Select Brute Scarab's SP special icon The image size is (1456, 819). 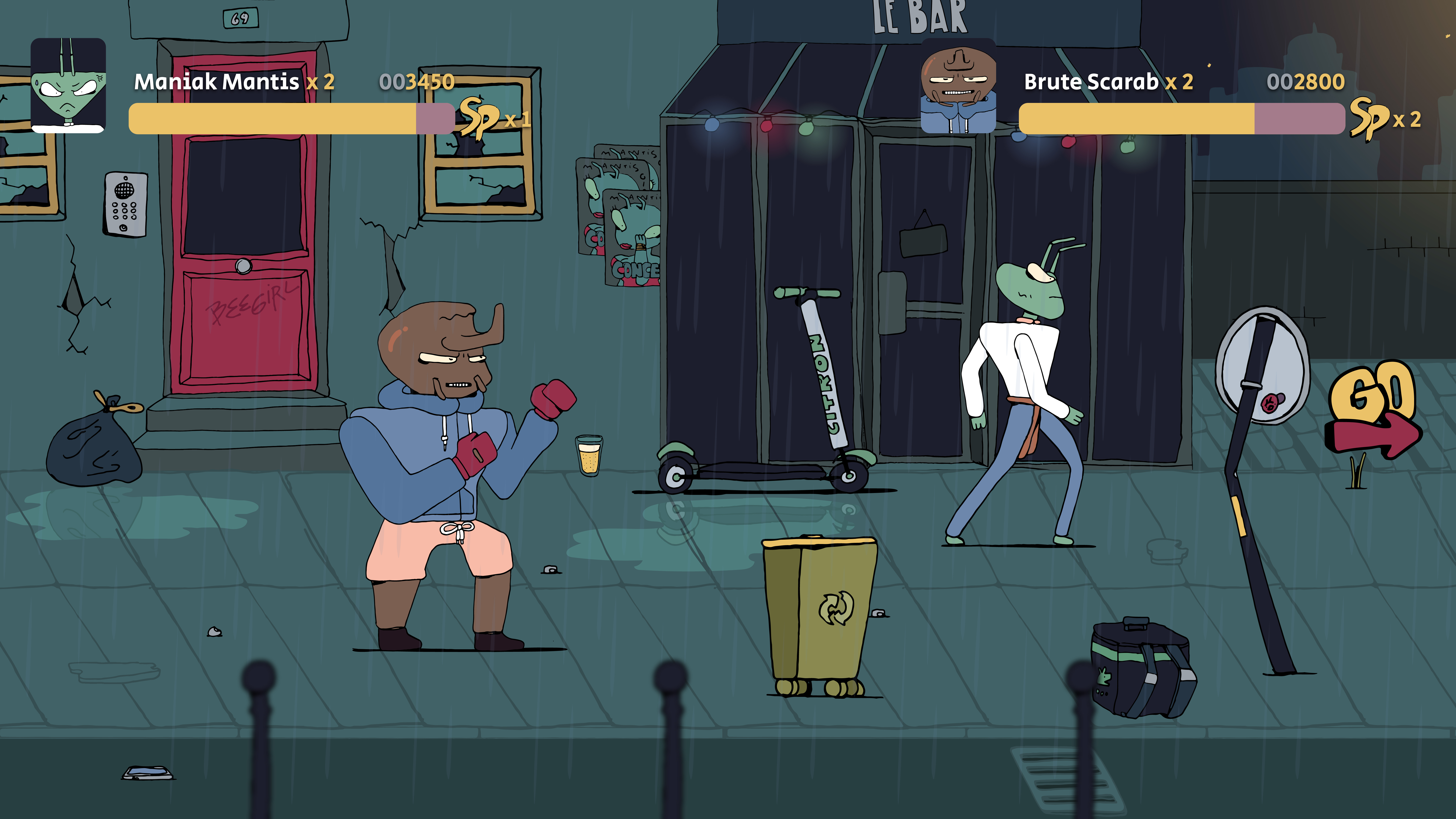(1368, 118)
